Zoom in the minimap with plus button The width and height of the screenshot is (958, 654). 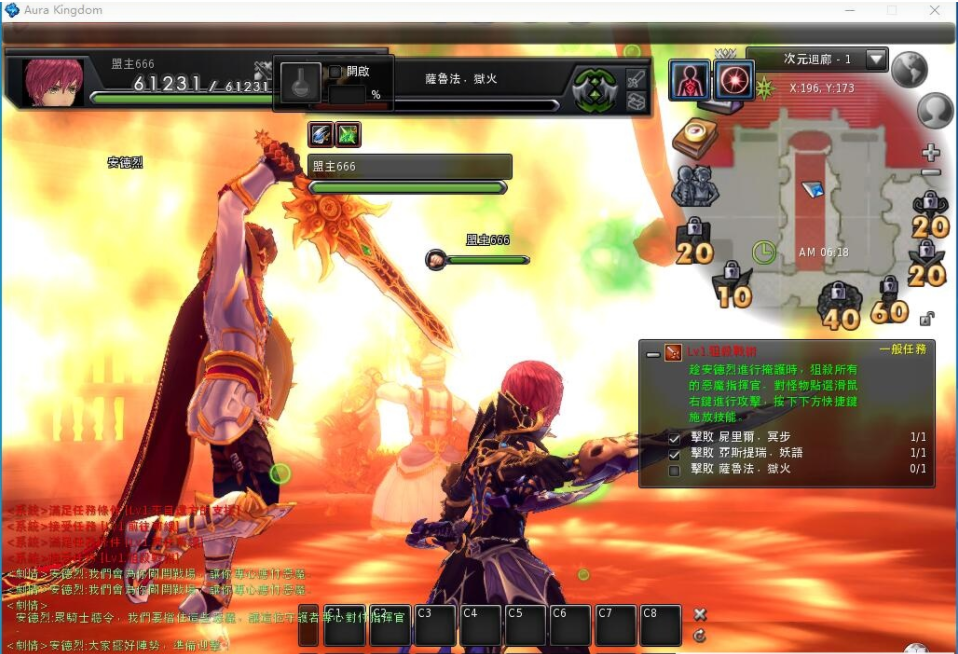click(x=931, y=153)
